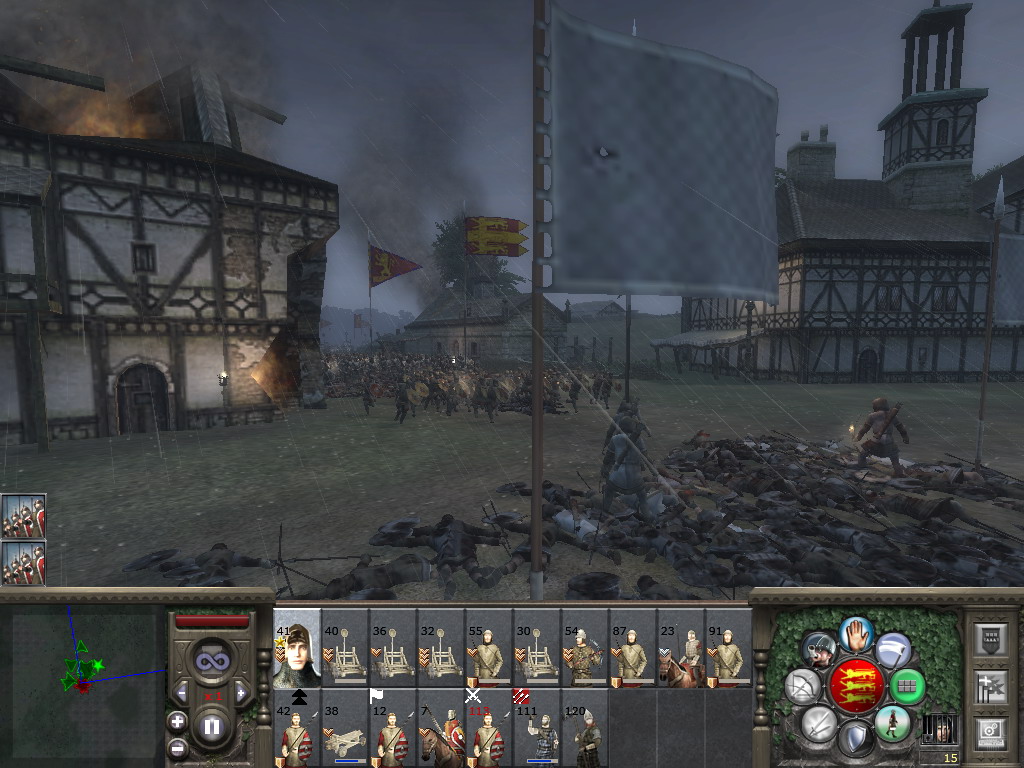Open the group formations grid button
This screenshot has width=1024, height=768.
907,687
